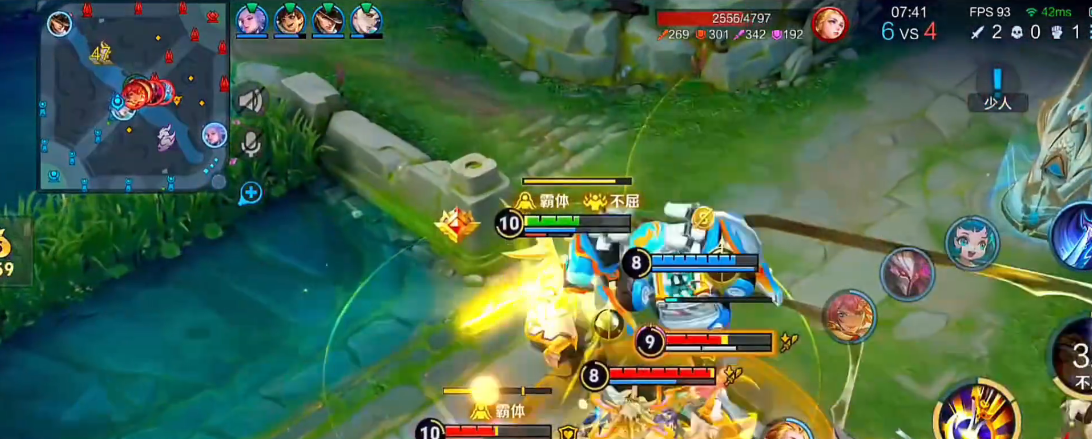Activate the golden sword burst skill
The height and width of the screenshot is (439, 1092).
[975, 412]
